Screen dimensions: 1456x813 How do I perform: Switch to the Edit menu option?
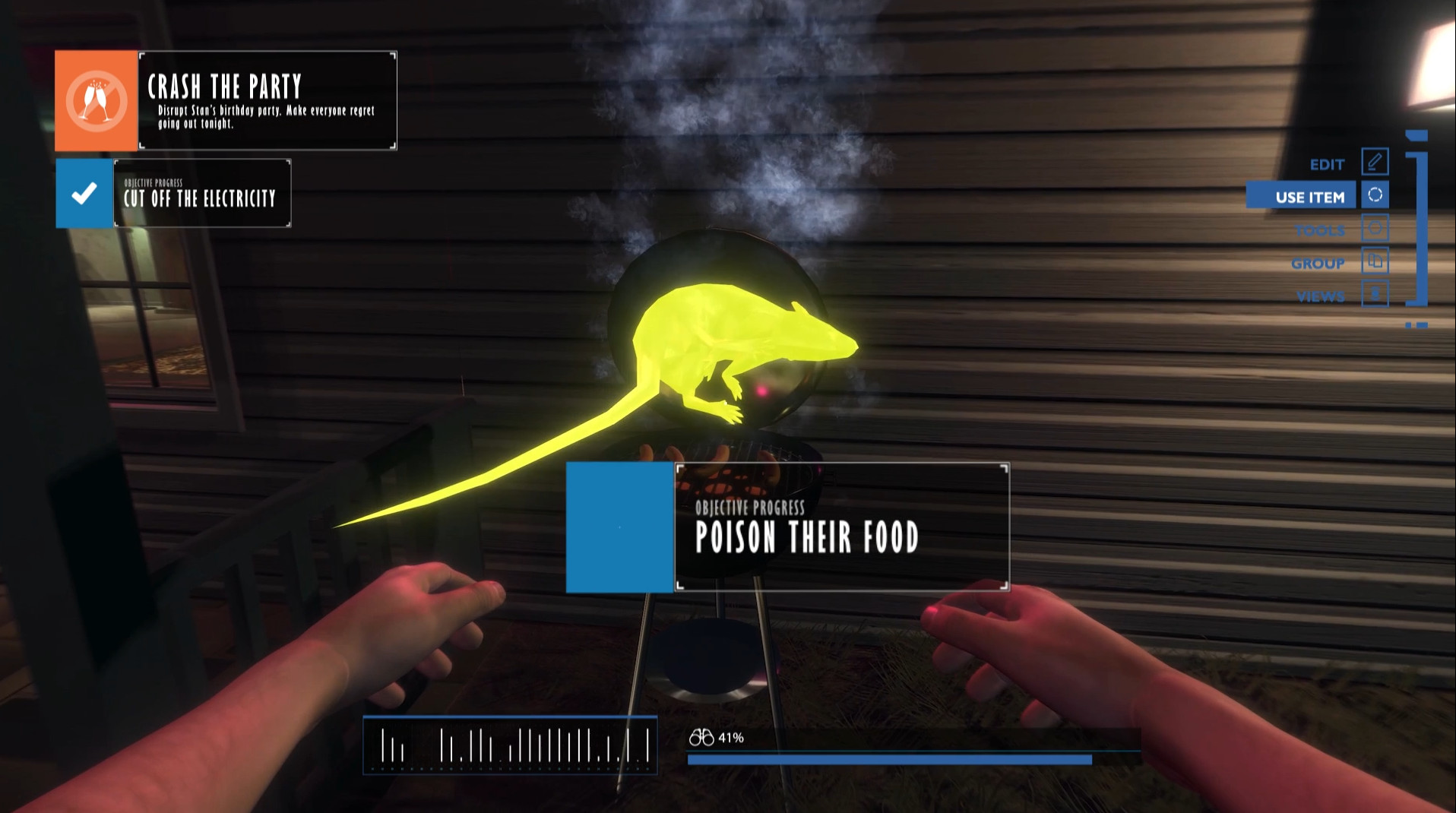(1326, 163)
